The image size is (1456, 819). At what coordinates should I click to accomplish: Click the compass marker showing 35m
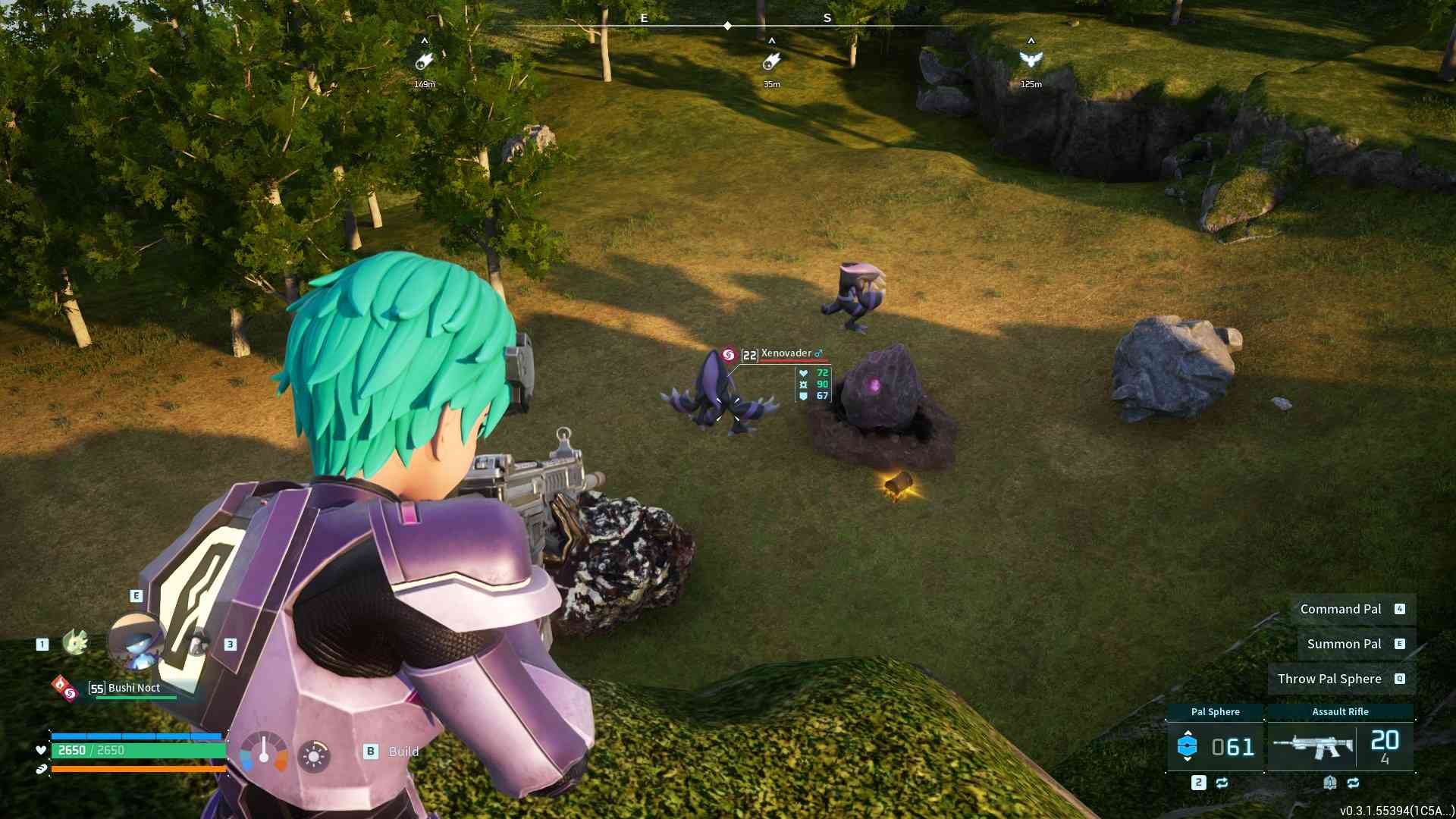tap(771, 61)
